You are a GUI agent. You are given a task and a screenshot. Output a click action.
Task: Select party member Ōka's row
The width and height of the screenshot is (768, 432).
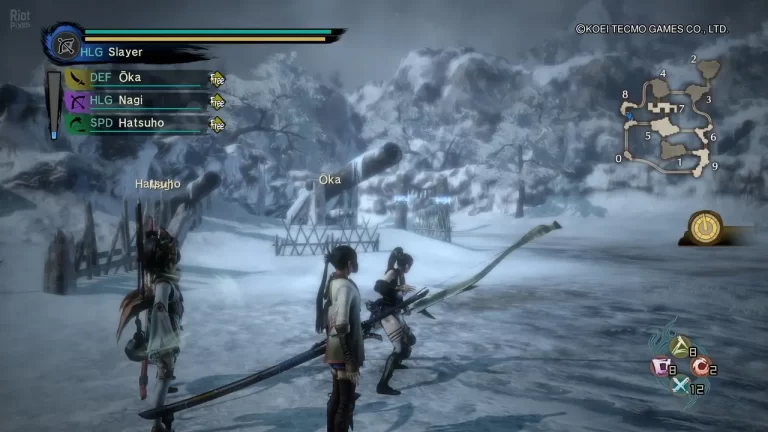tap(132, 78)
